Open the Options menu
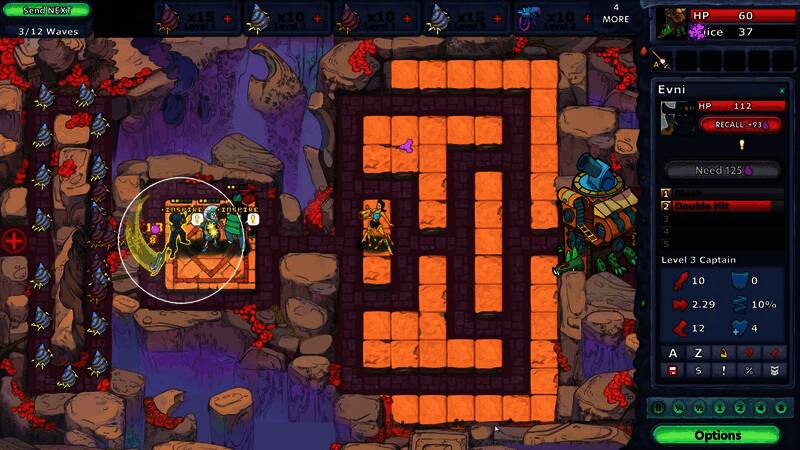 pyautogui.click(x=718, y=435)
